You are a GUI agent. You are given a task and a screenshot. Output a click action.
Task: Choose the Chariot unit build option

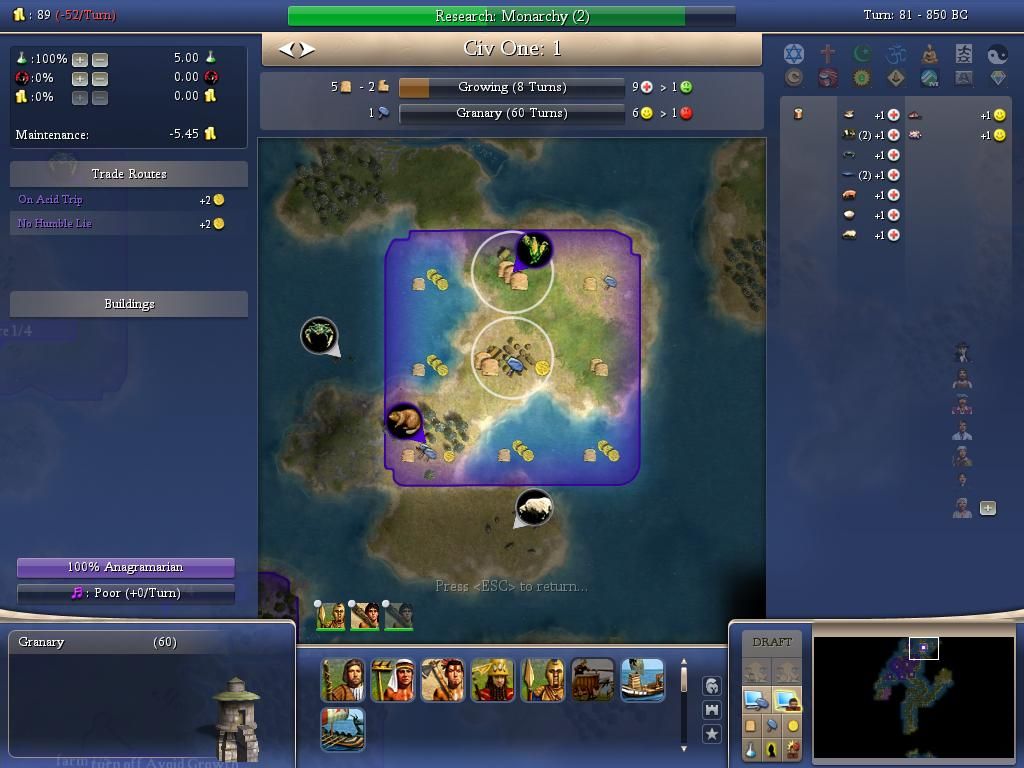(592, 680)
